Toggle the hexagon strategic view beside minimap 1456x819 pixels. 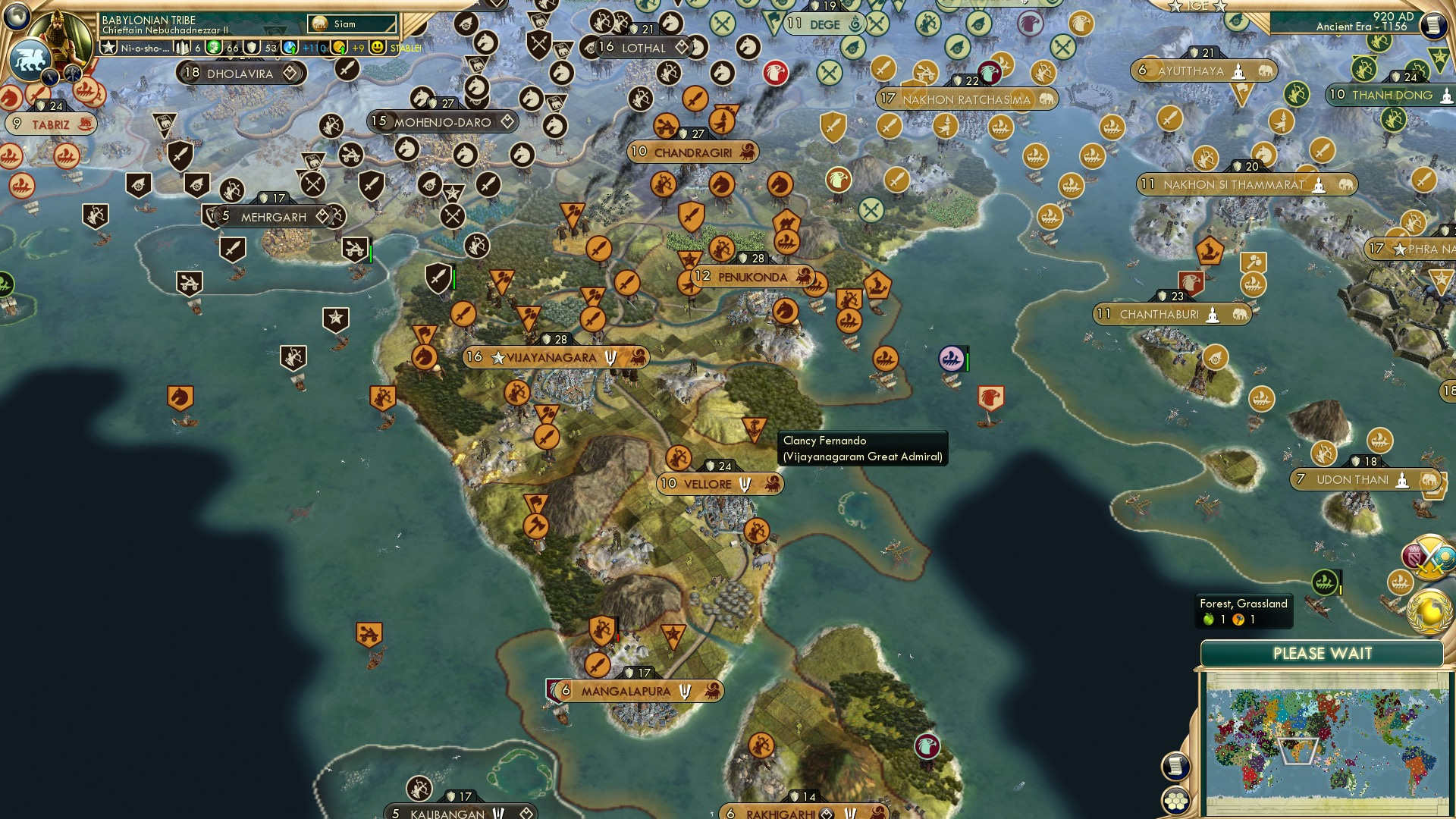point(1176,802)
